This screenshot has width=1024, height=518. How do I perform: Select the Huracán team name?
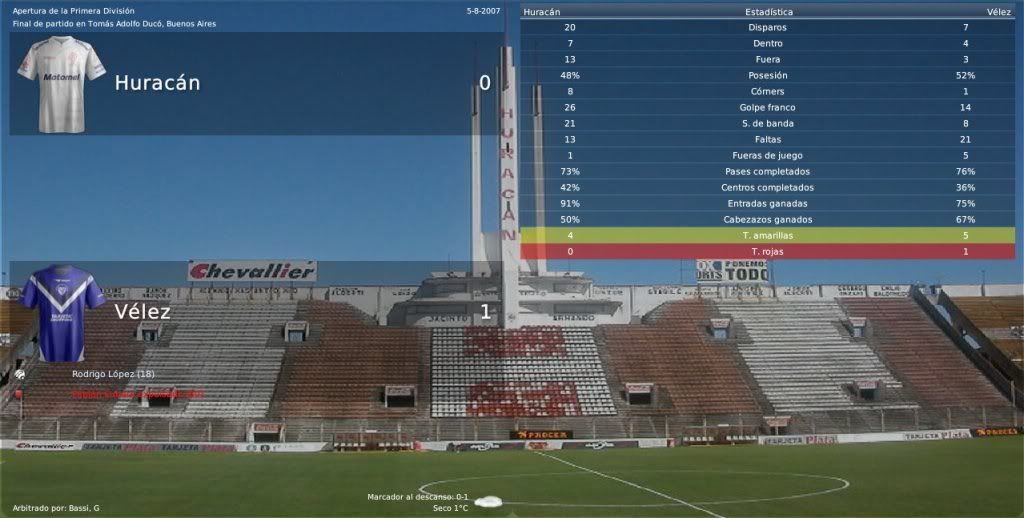[x=157, y=83]
